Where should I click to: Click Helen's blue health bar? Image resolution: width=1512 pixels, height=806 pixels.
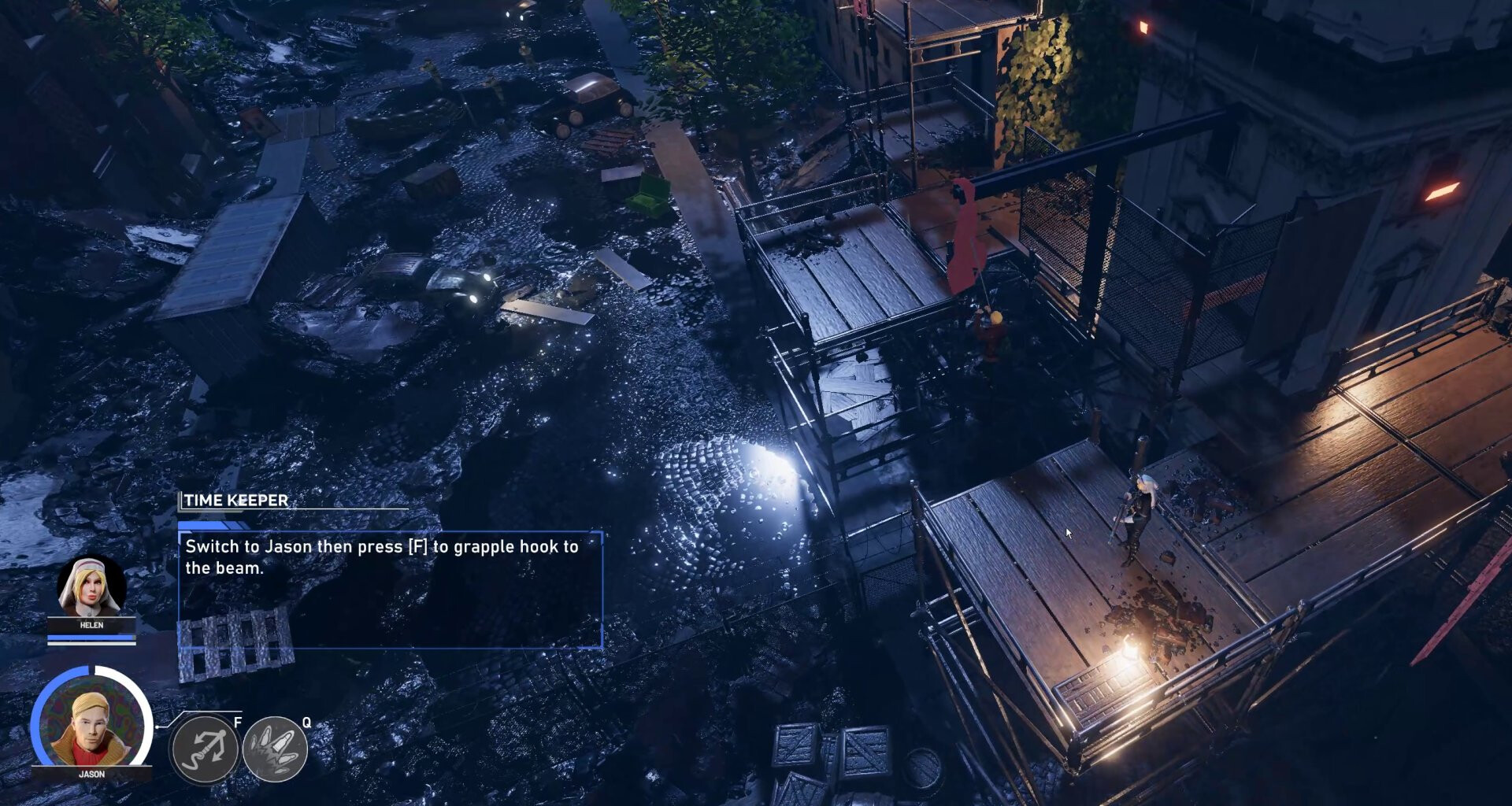pos(91,637)
